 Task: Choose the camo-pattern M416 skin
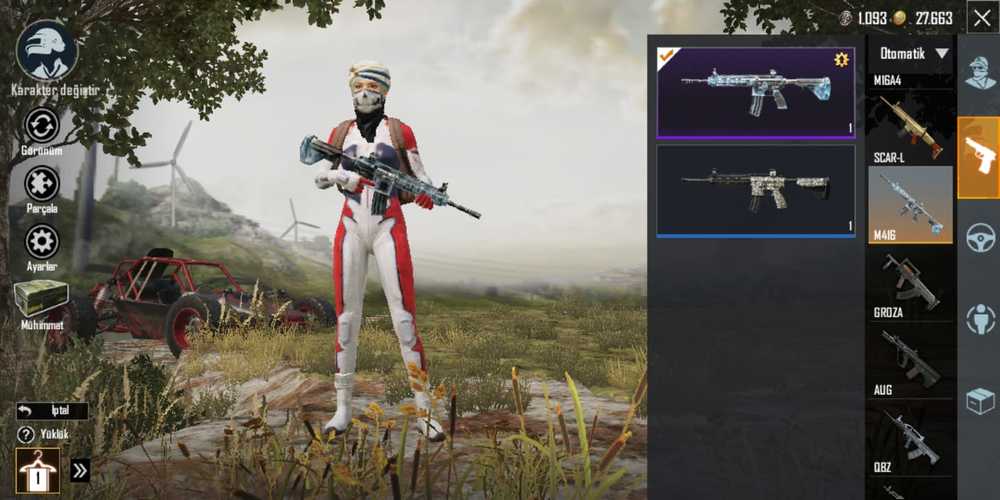pos(756,190)
